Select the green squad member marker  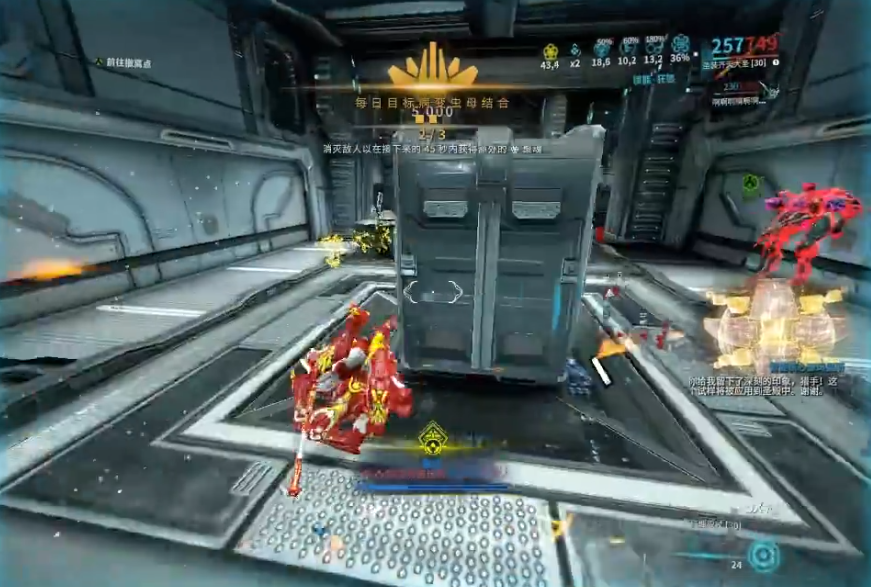click(x=751, y=184)
